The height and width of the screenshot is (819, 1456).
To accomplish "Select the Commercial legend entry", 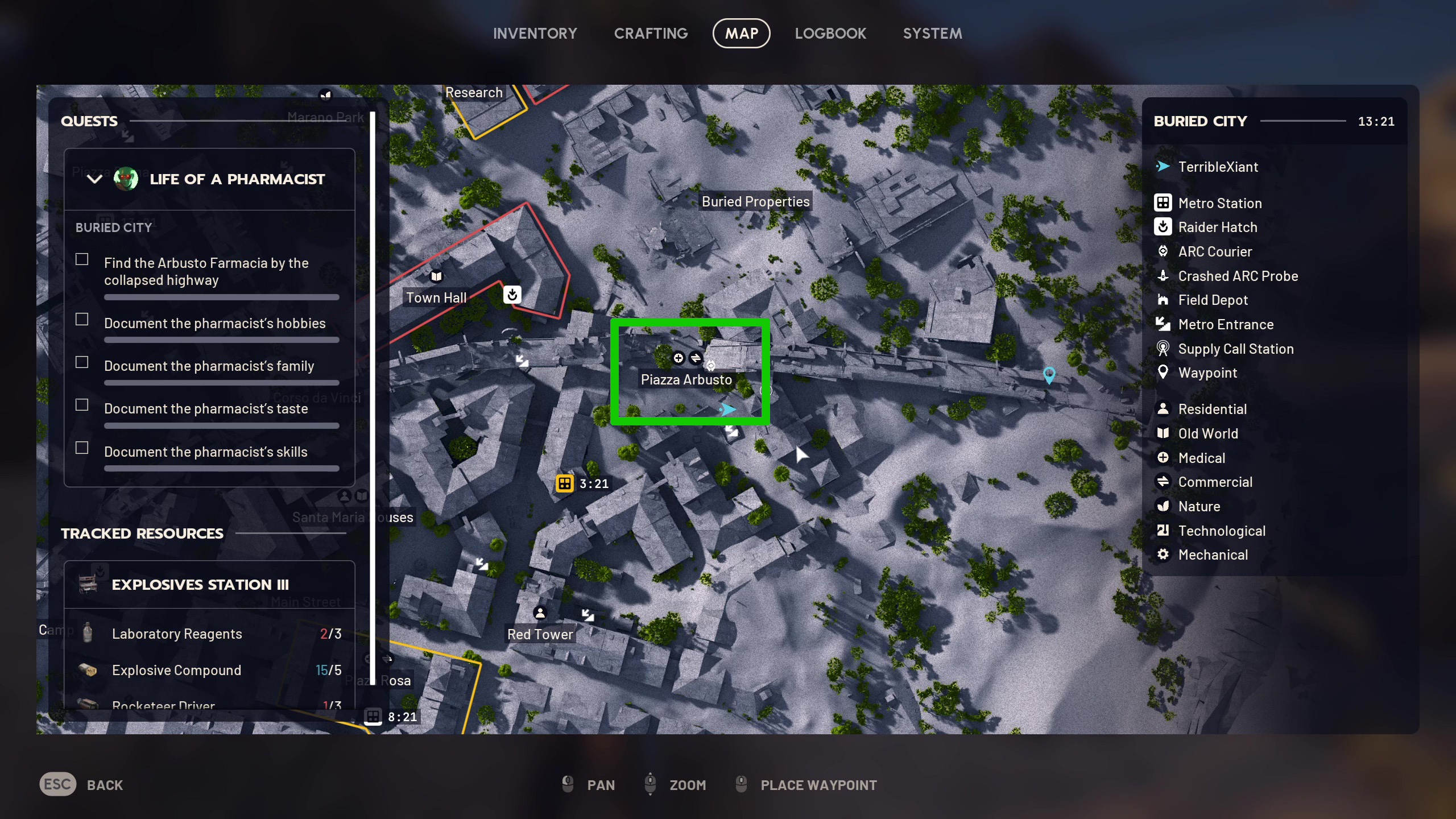I will point(1215,482).
